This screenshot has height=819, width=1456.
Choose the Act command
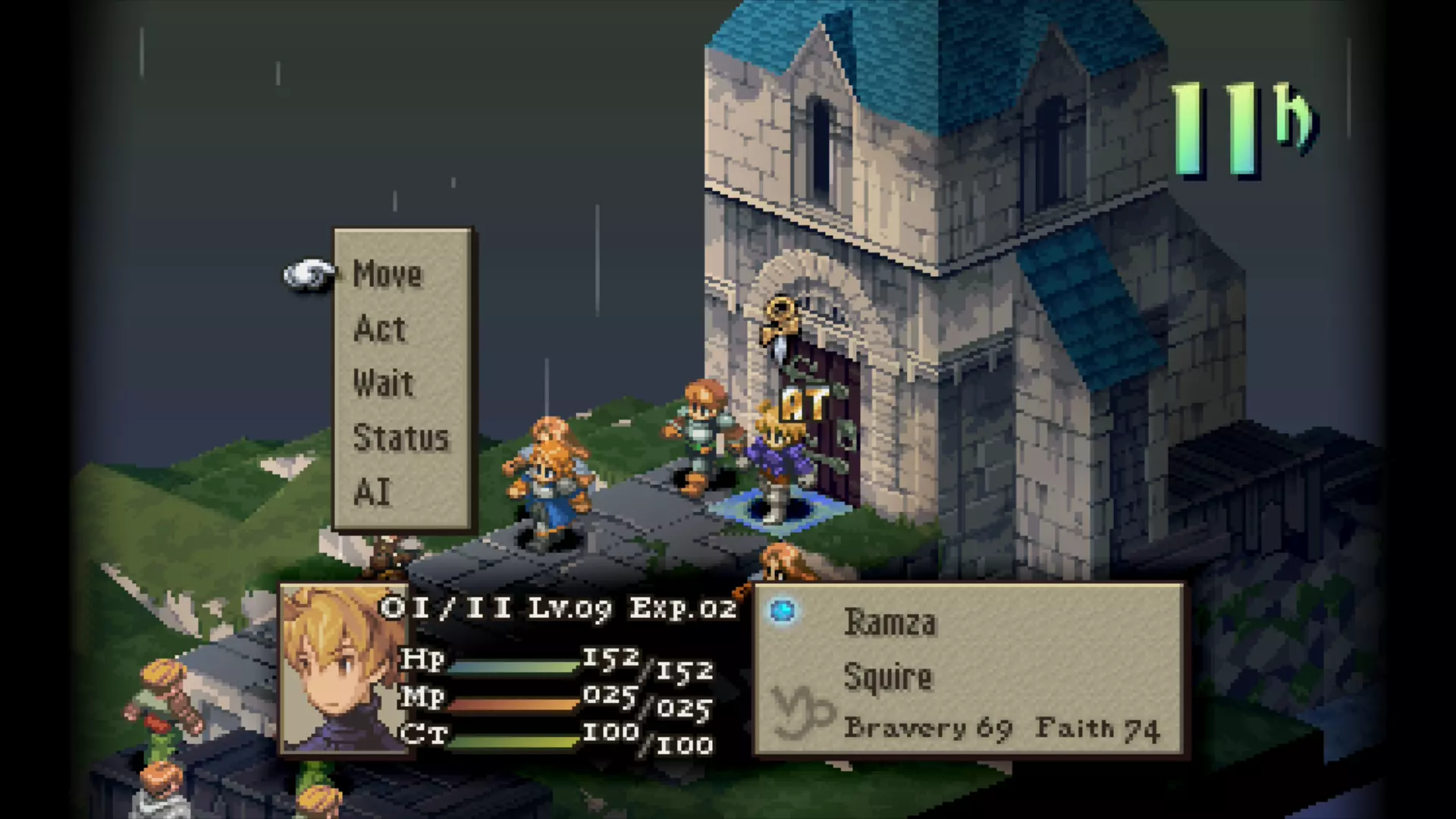380,329
